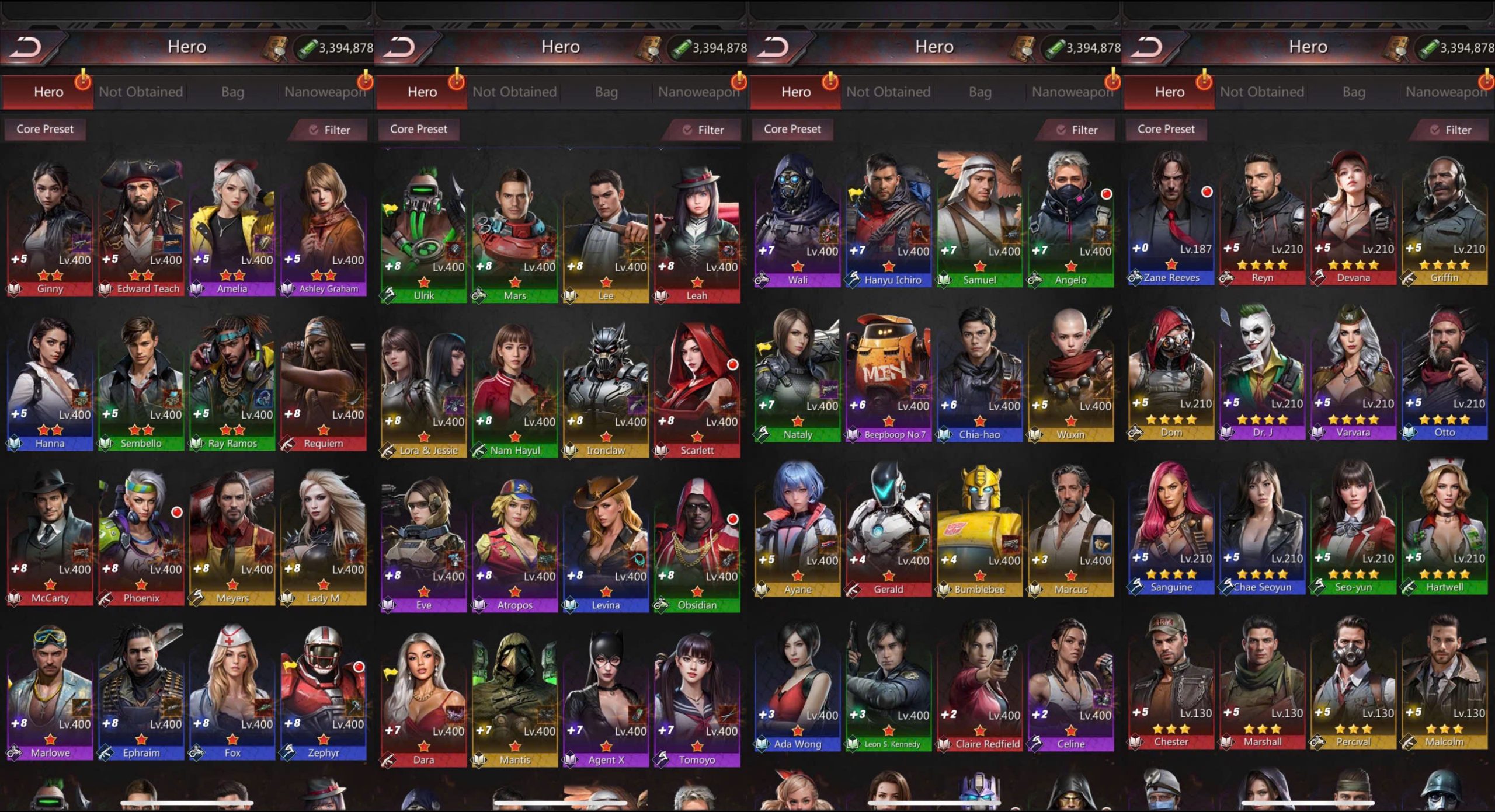This screenshot has width=1495, height=812.
Task: Choose the Angelo hero card
Action: pyautogui.click(x=1071, y=219)
